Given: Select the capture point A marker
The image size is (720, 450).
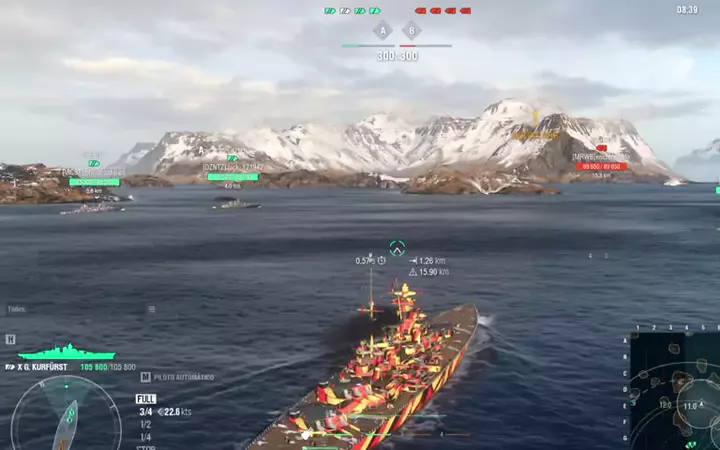Looking at the screenshot, I should coord(381,31).
